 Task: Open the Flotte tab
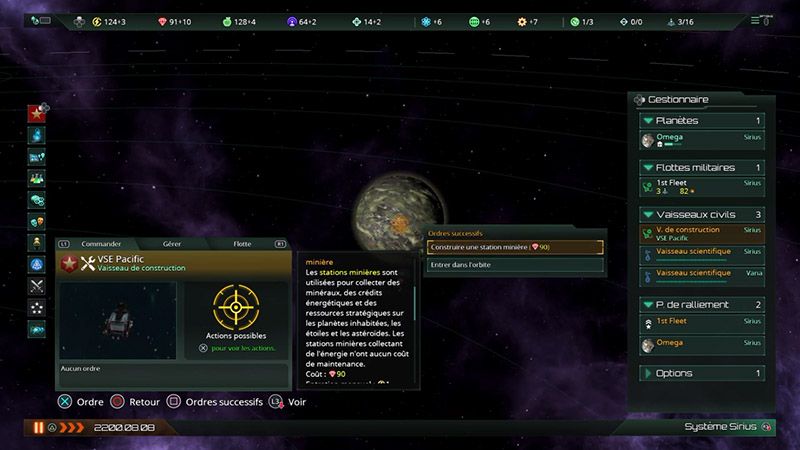pyautogui.click(x=242, y=243)
